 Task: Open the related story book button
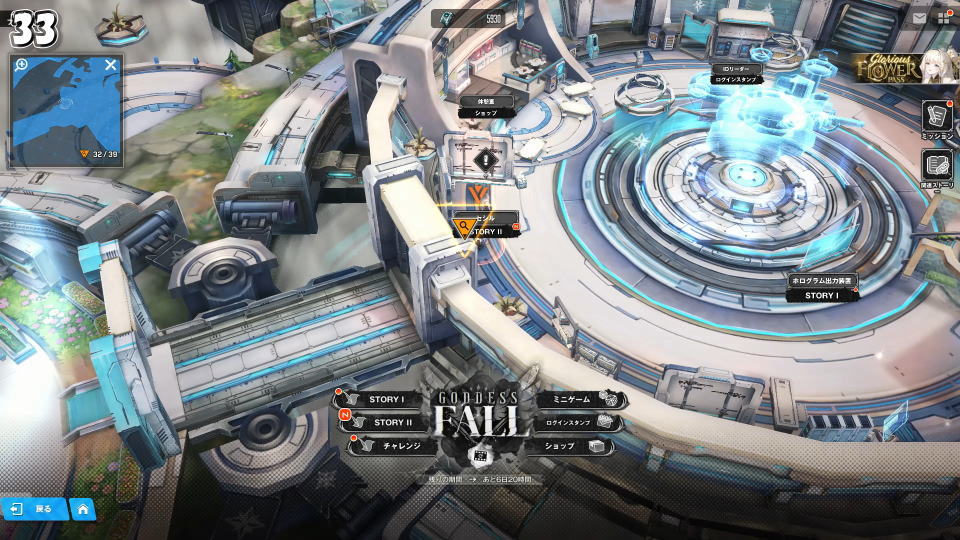pyautogui.click(x=937, y=169)
